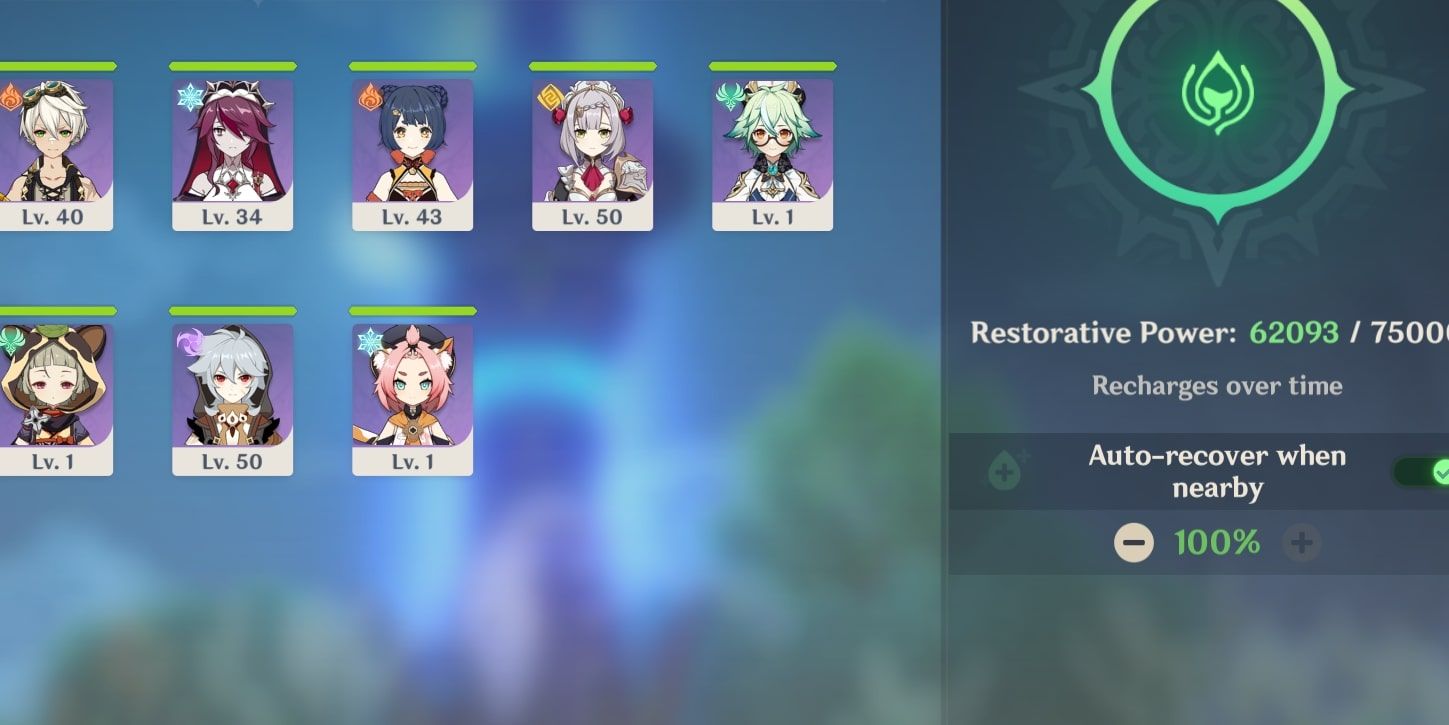Pick the Lv. 50 Razor portrait
Image resolution: width=1449 pixels, height=725 pixels.
232,398
